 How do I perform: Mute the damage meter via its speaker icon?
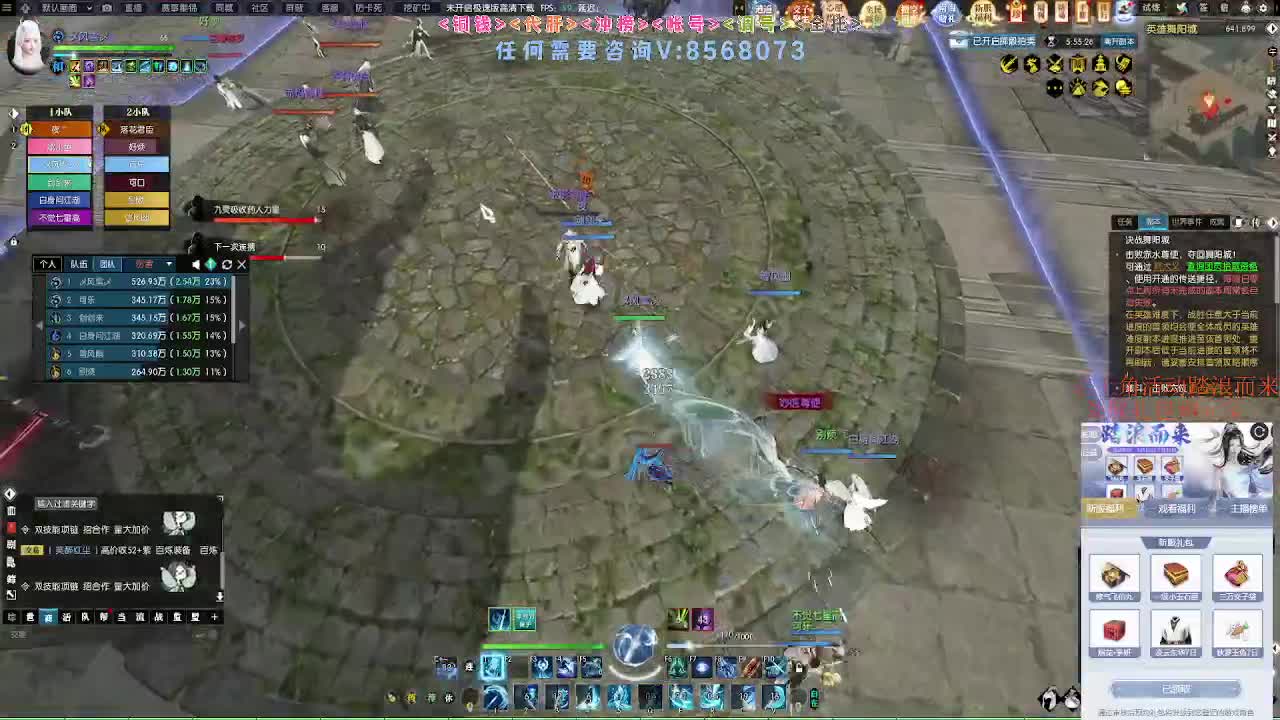196,265
